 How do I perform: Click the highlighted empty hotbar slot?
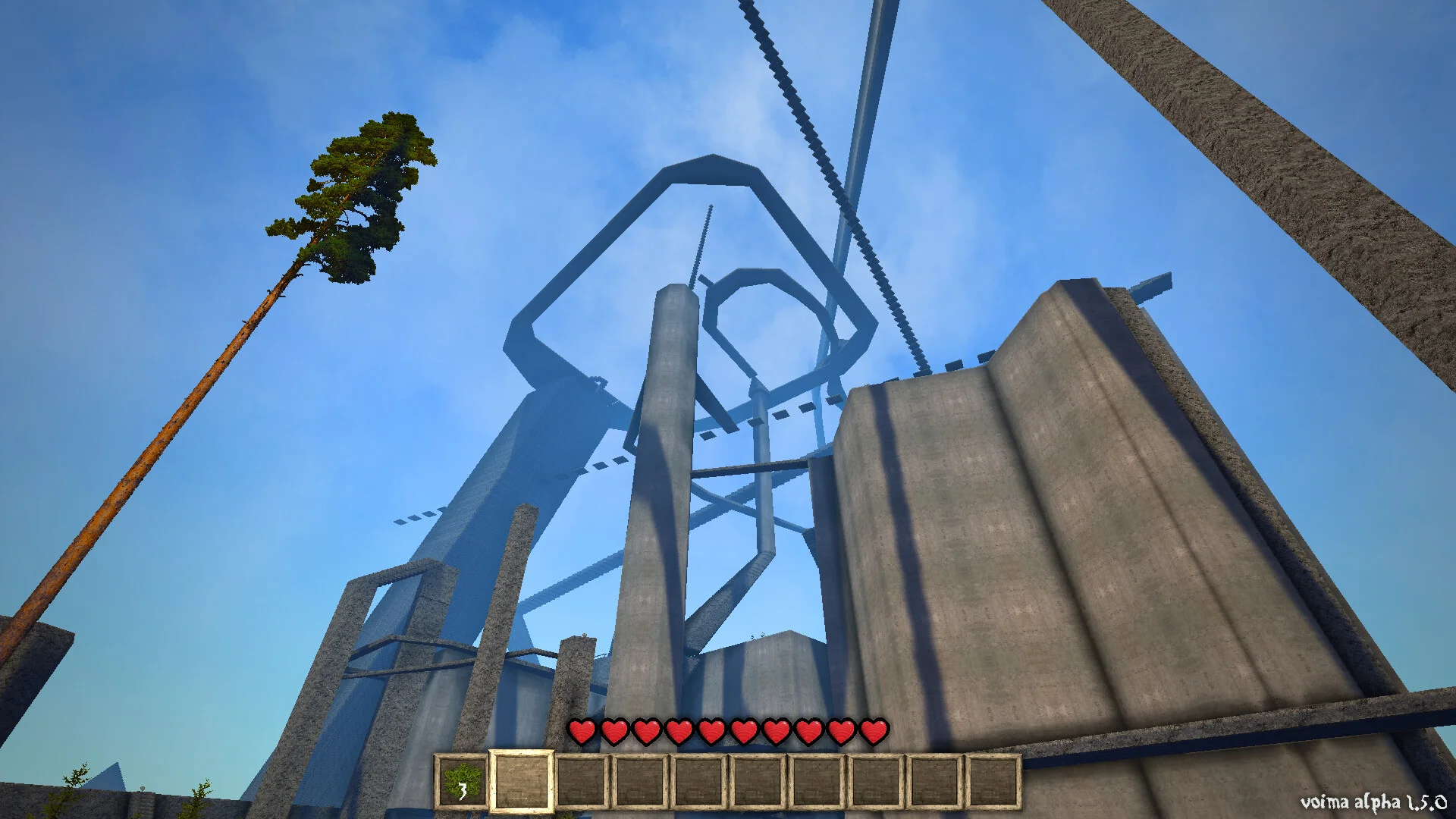(521, 781)
